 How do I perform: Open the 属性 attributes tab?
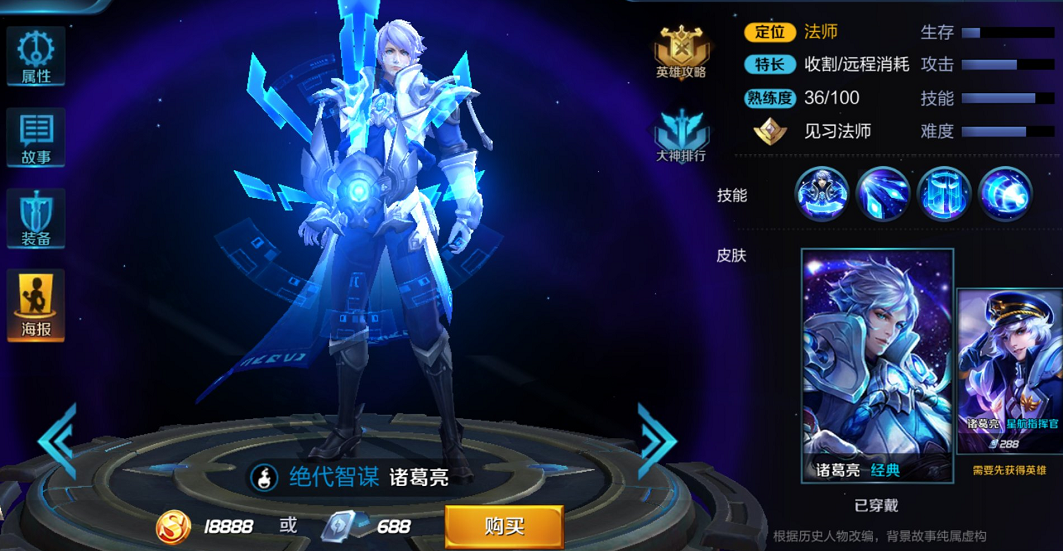[x=36, y=57]
